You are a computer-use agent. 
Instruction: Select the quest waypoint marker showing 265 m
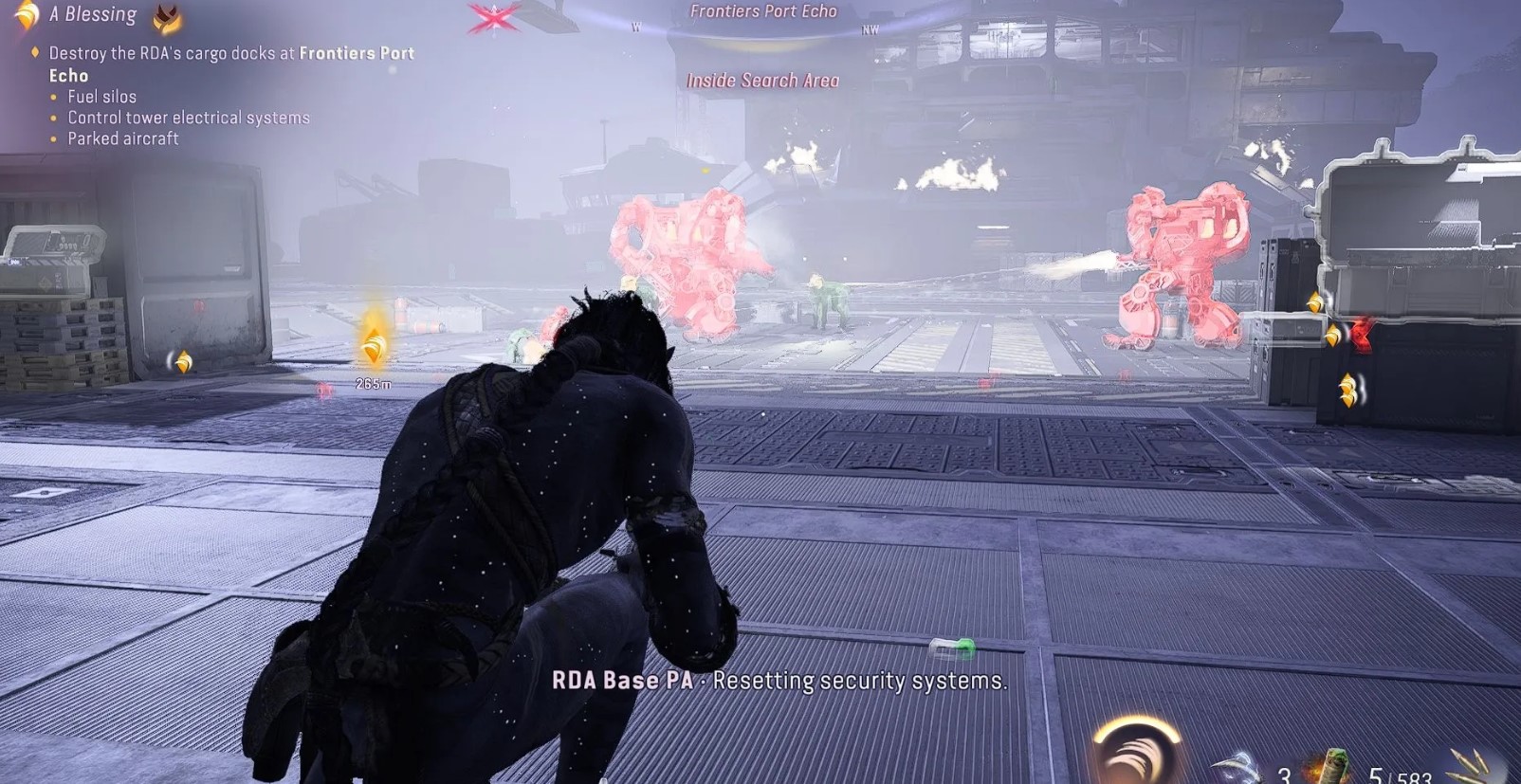tap(374, 349)
